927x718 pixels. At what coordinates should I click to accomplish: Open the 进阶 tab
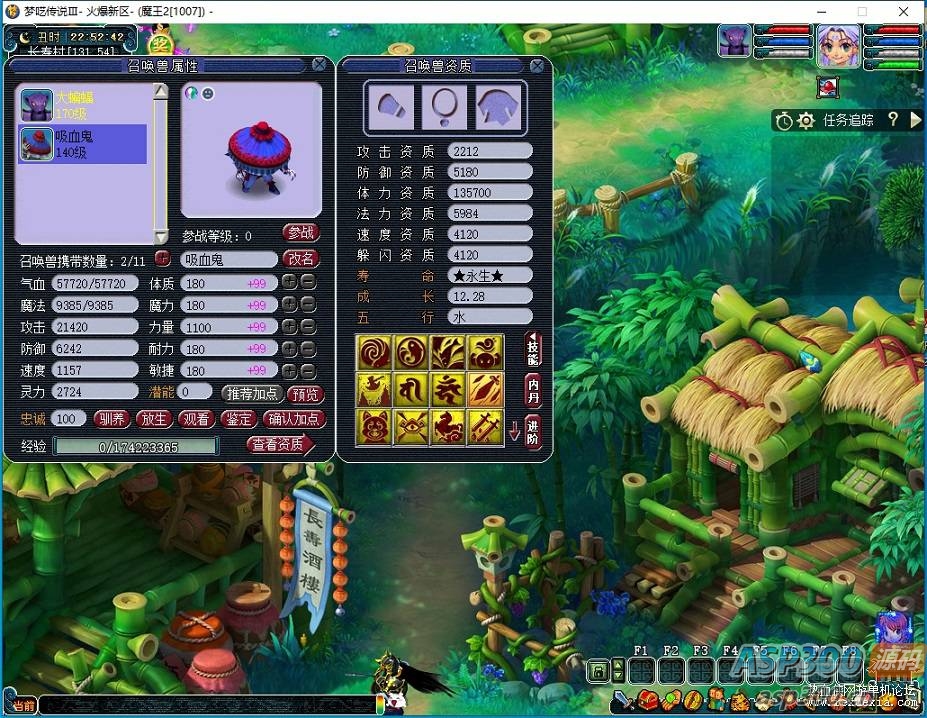[x=533, y=432]
